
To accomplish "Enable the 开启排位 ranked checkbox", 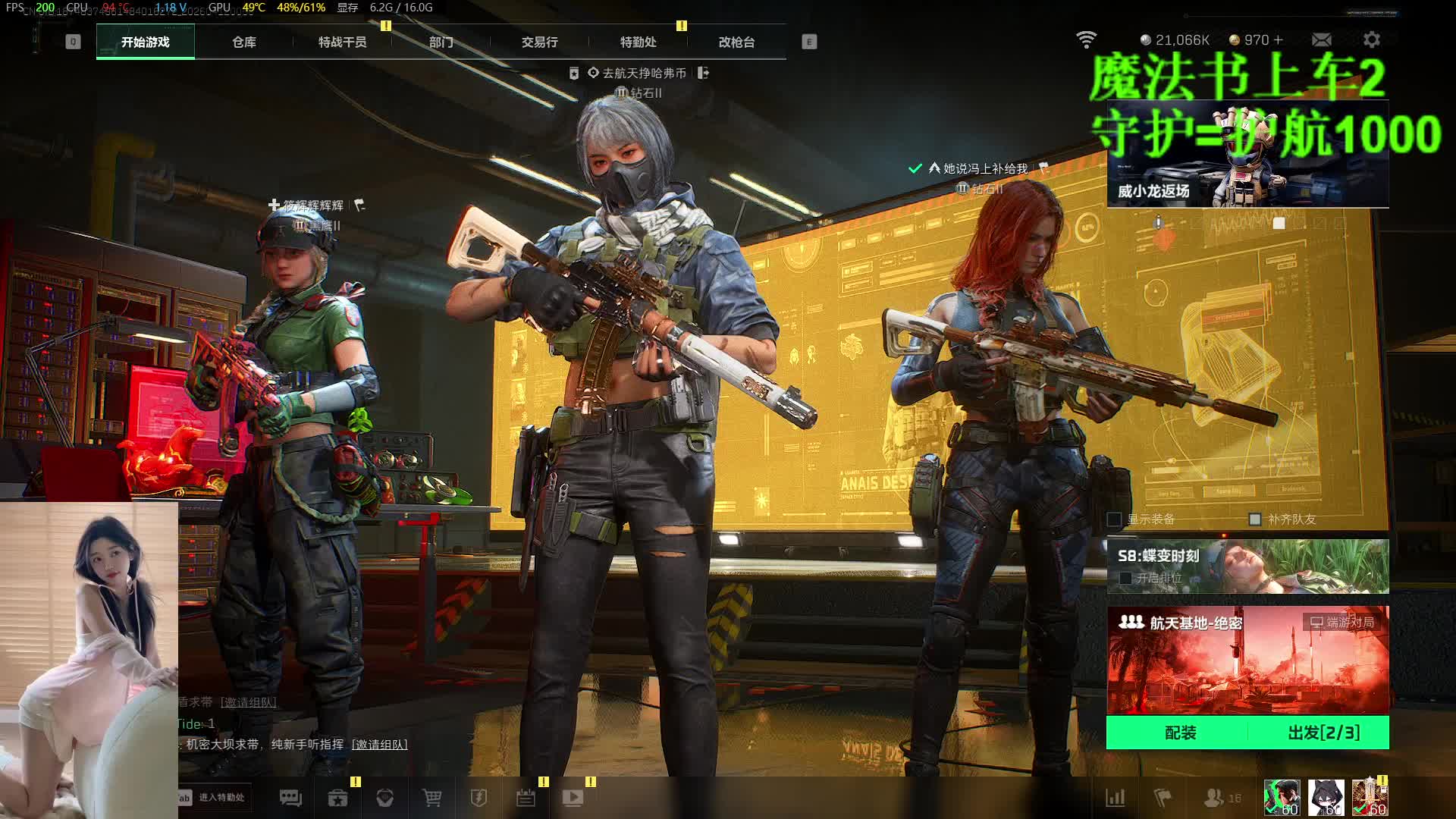I will (x=1125, y=578).
